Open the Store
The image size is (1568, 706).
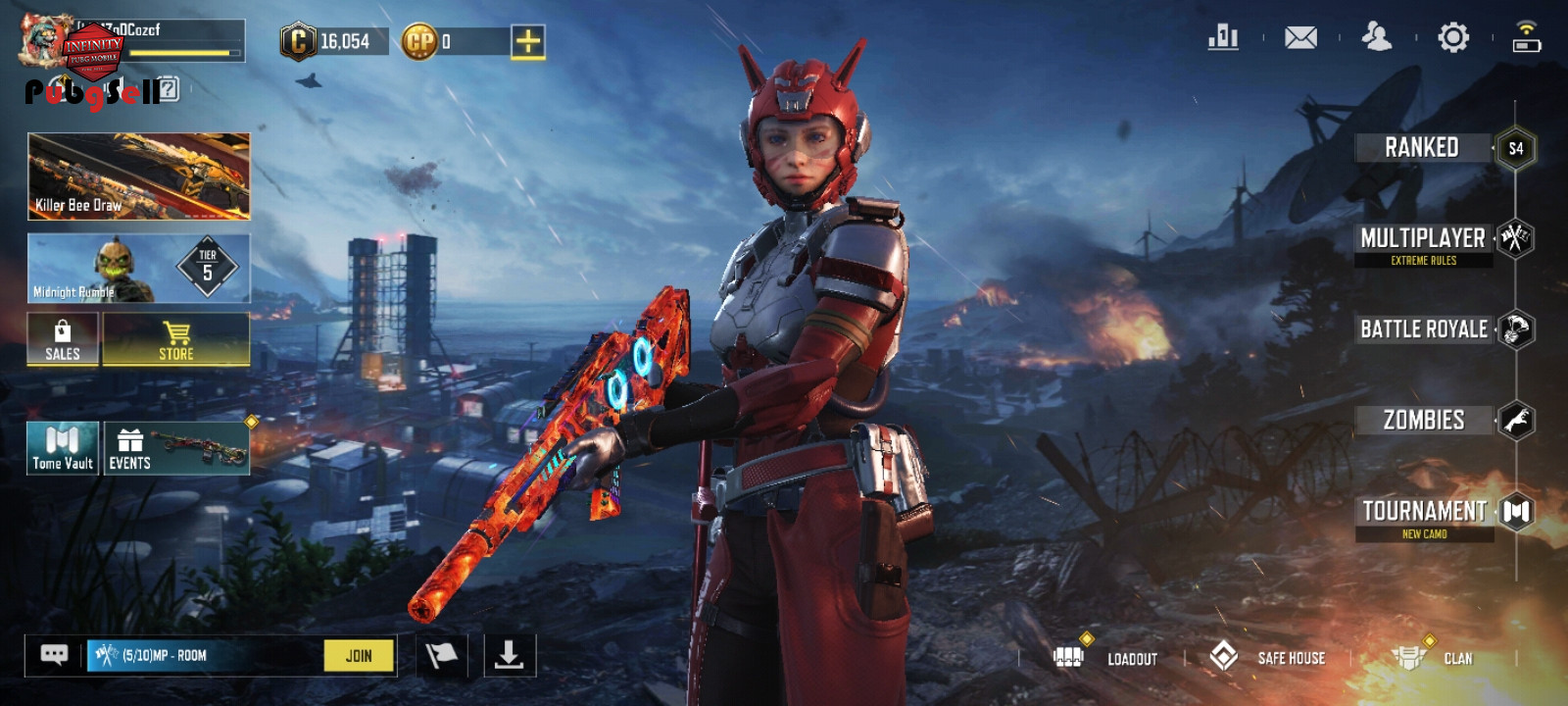click(x=176, y=339)
